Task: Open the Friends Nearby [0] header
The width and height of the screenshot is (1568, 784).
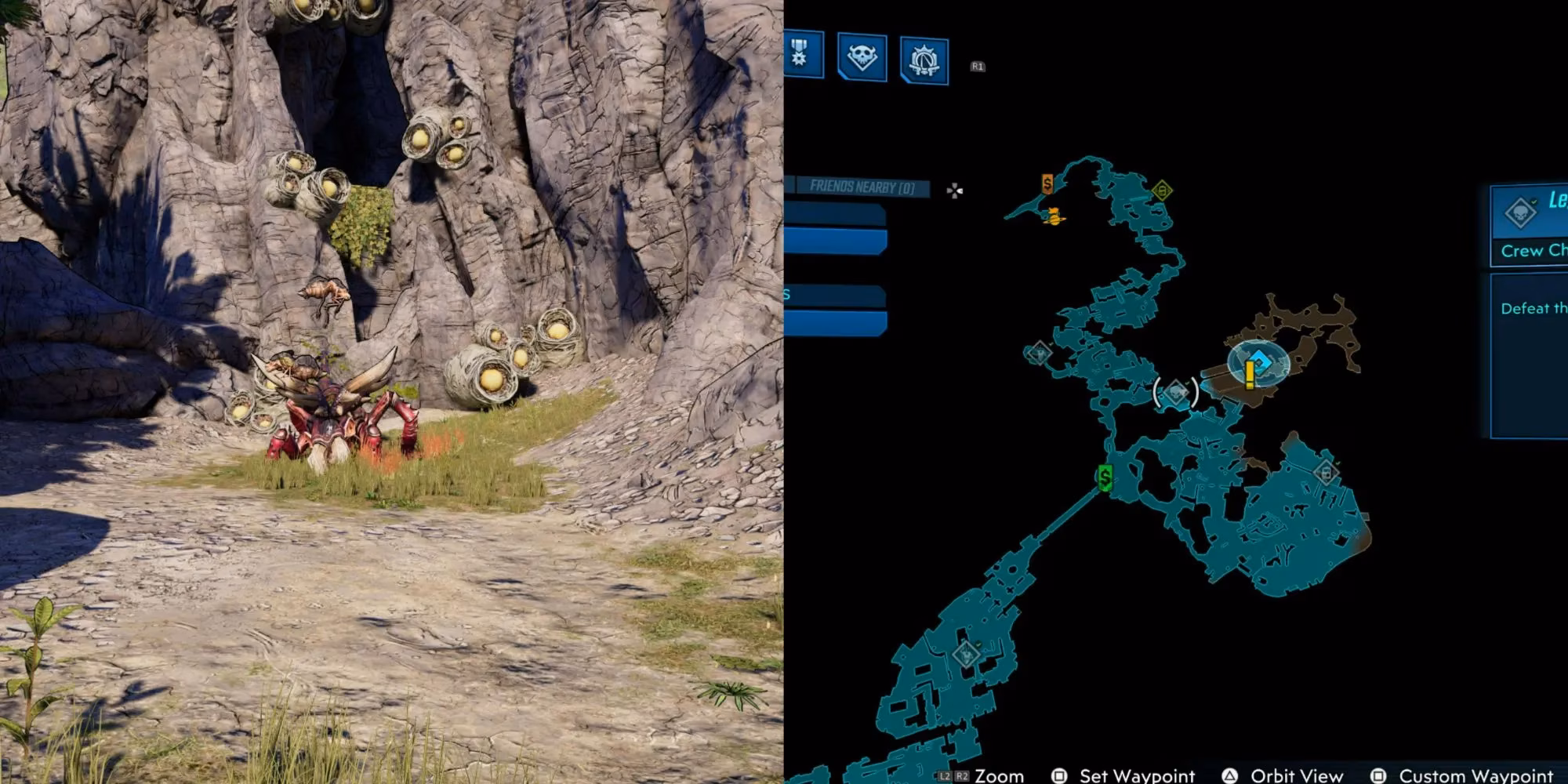Action: tap(862, 187)
